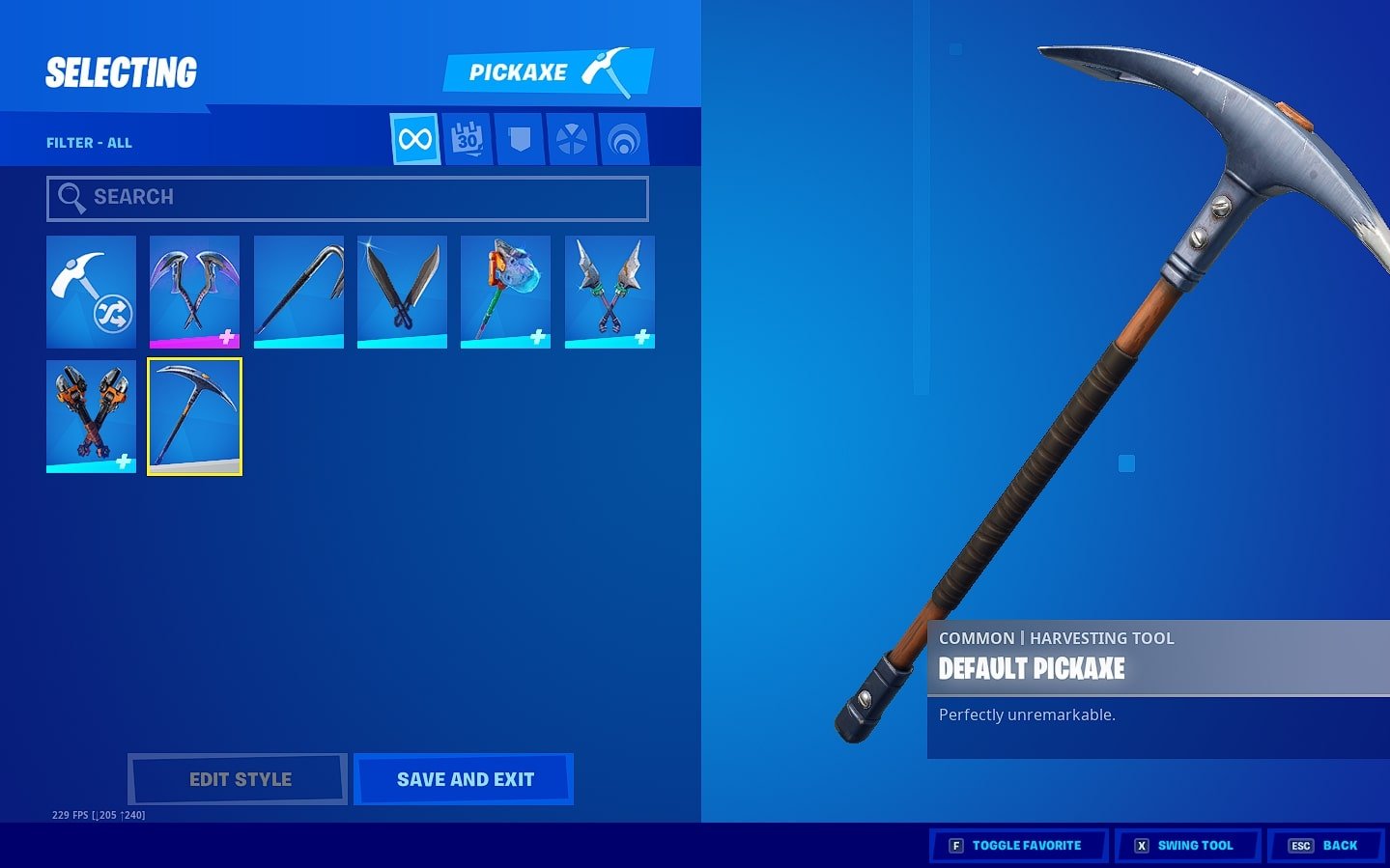Filter by the Battle Pass shield icon
1390x868 pixels.
point(520,138)
